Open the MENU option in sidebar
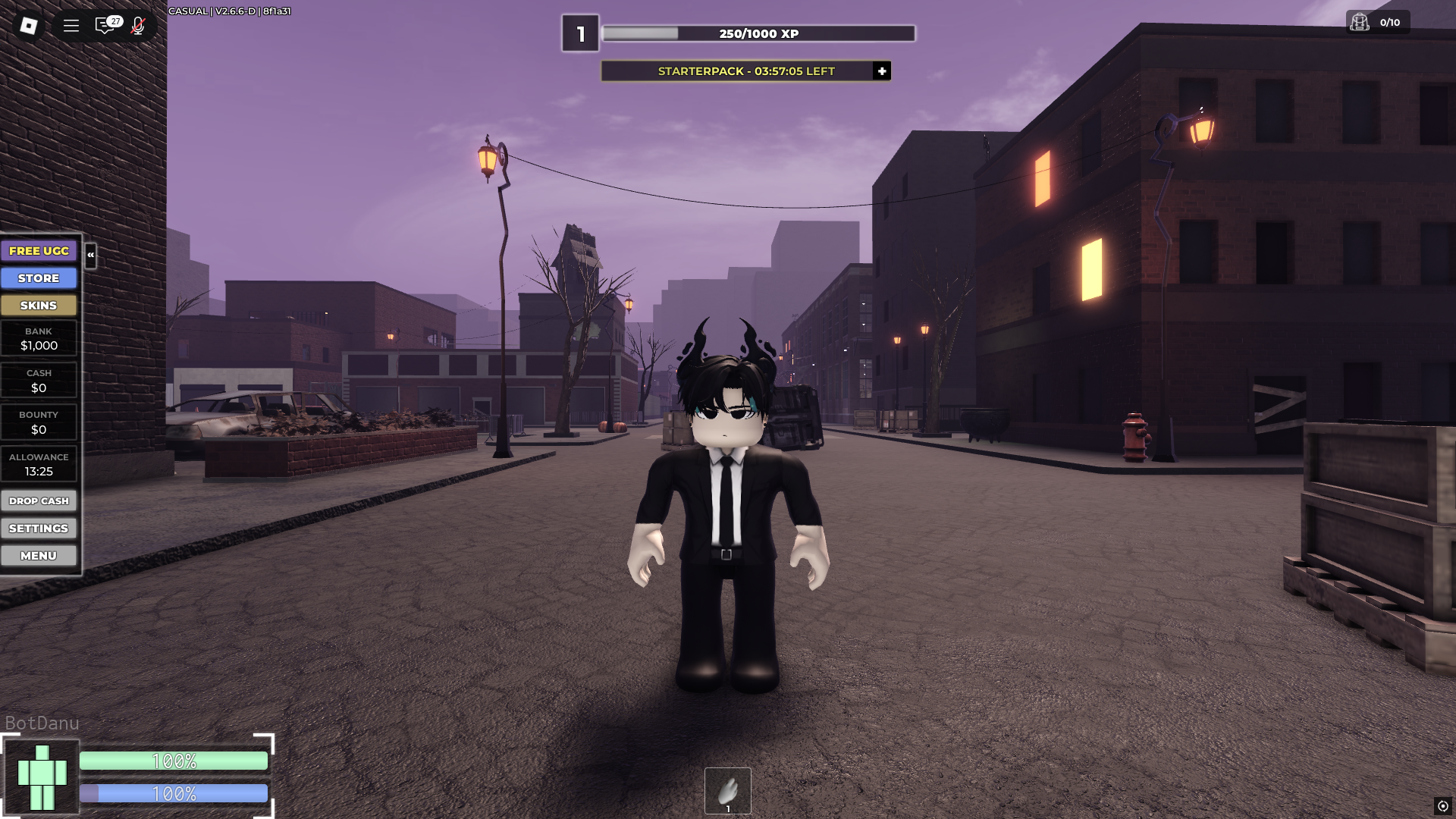Screen dimensions: 1456x819 [x=39, y=555]
